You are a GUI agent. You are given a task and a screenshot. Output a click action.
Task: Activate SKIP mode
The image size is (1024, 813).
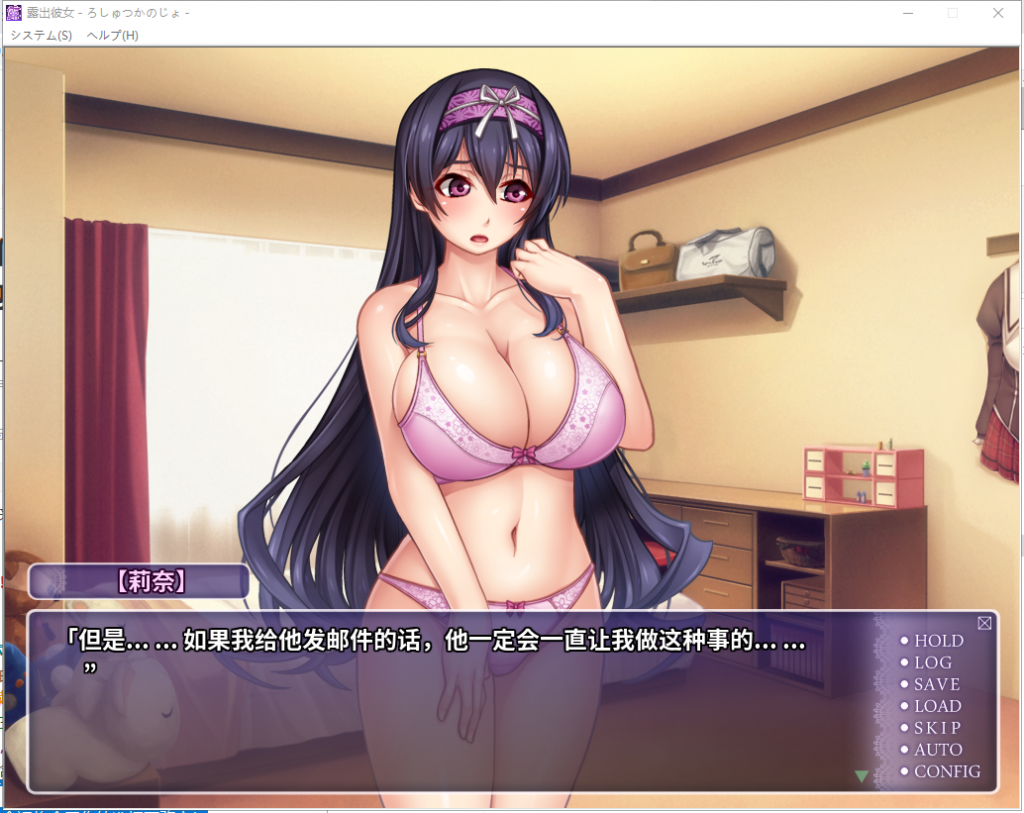tap(936, 728)
